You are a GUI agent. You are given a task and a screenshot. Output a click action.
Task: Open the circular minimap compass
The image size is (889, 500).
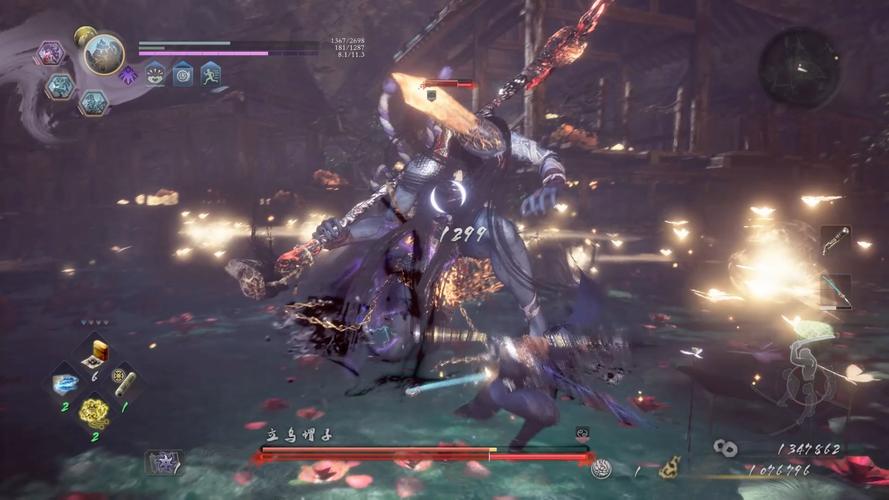pos(798,67)
